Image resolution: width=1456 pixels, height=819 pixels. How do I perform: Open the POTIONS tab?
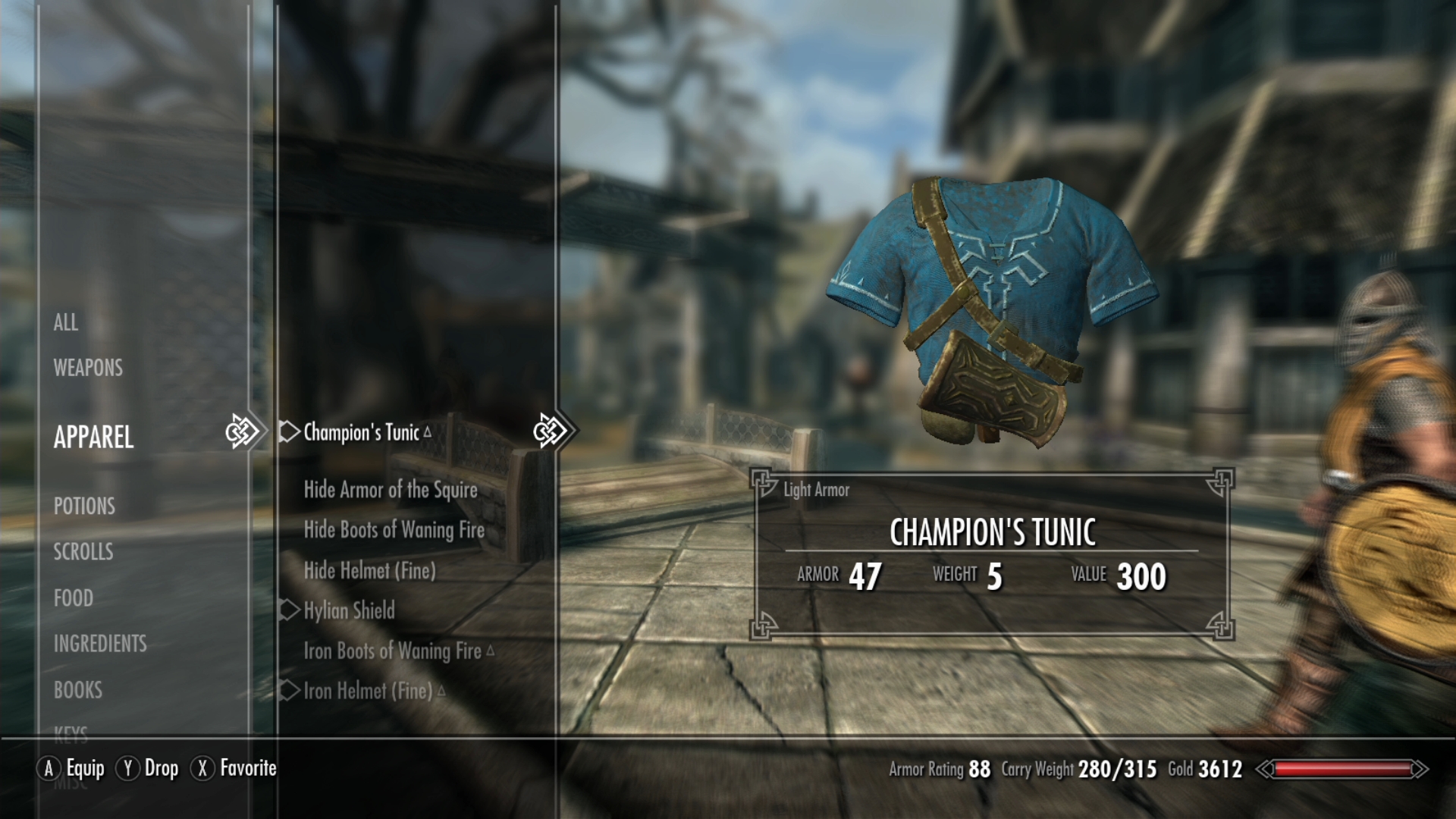coord(84,507)
